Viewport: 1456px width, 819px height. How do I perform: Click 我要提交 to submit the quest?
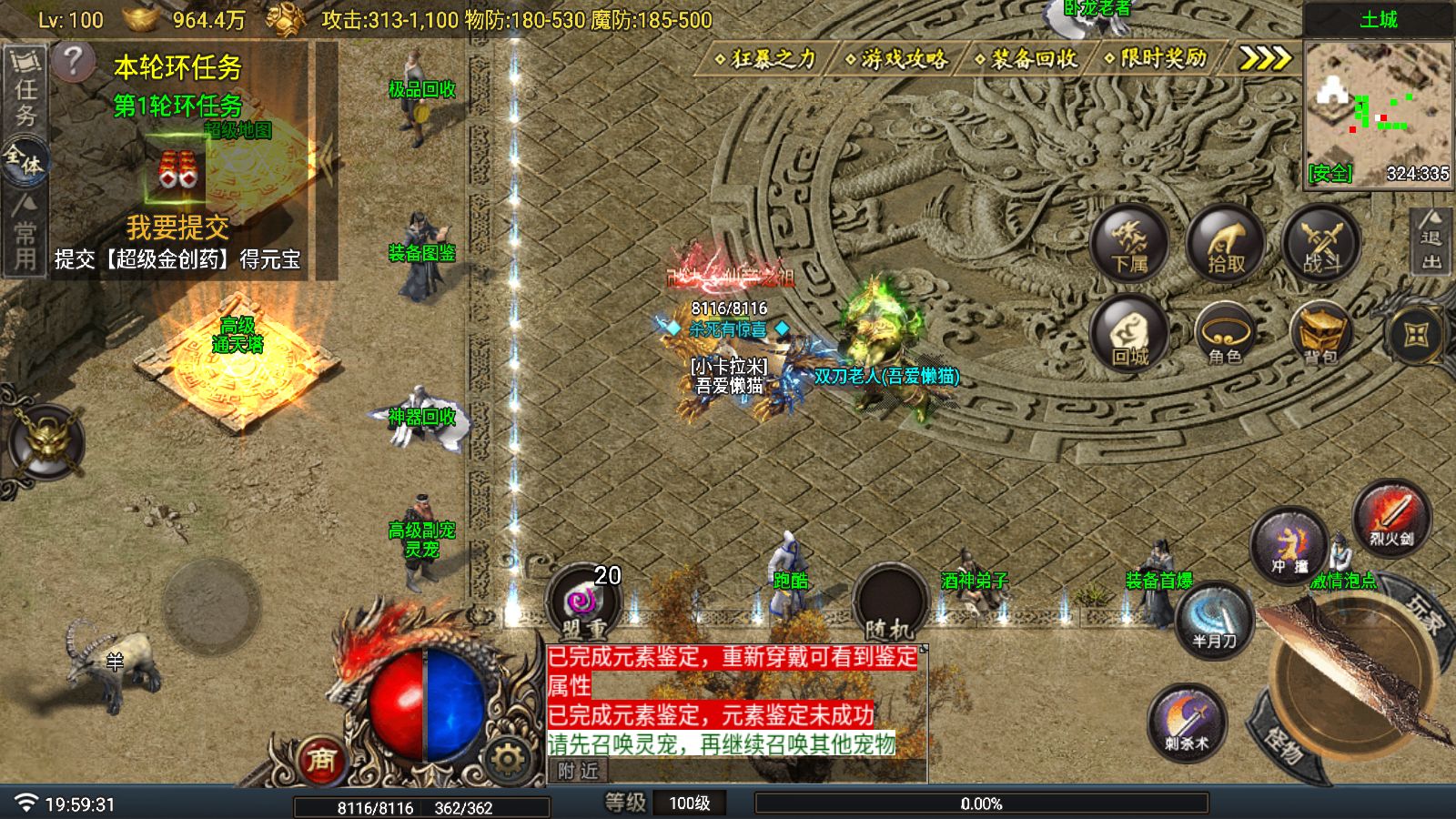pyautogui.click(x=177, y=227)
